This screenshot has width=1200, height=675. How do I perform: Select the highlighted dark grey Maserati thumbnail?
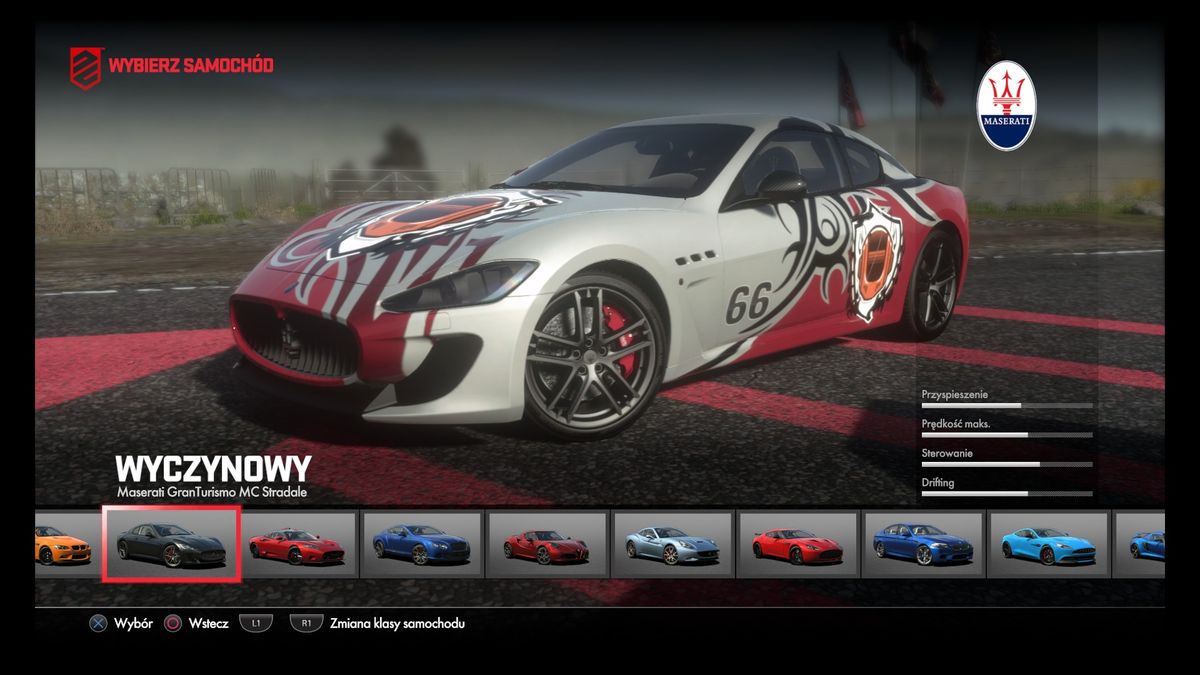[x=171, y=544]
